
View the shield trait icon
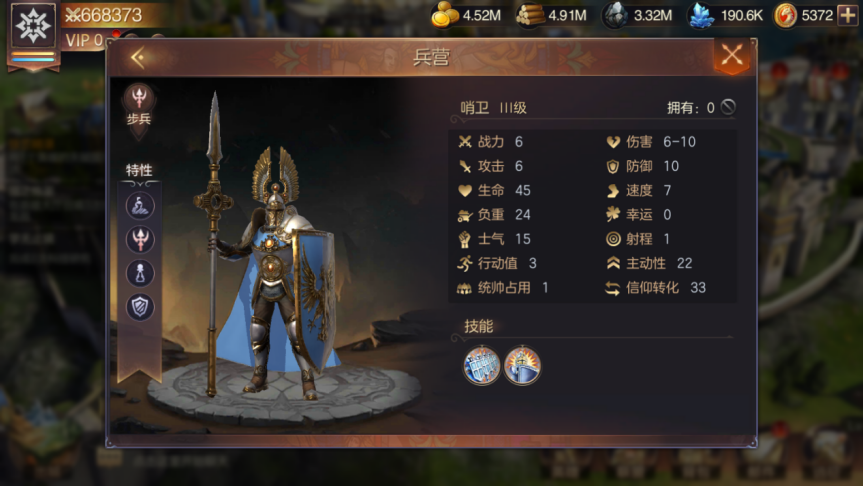139,307
